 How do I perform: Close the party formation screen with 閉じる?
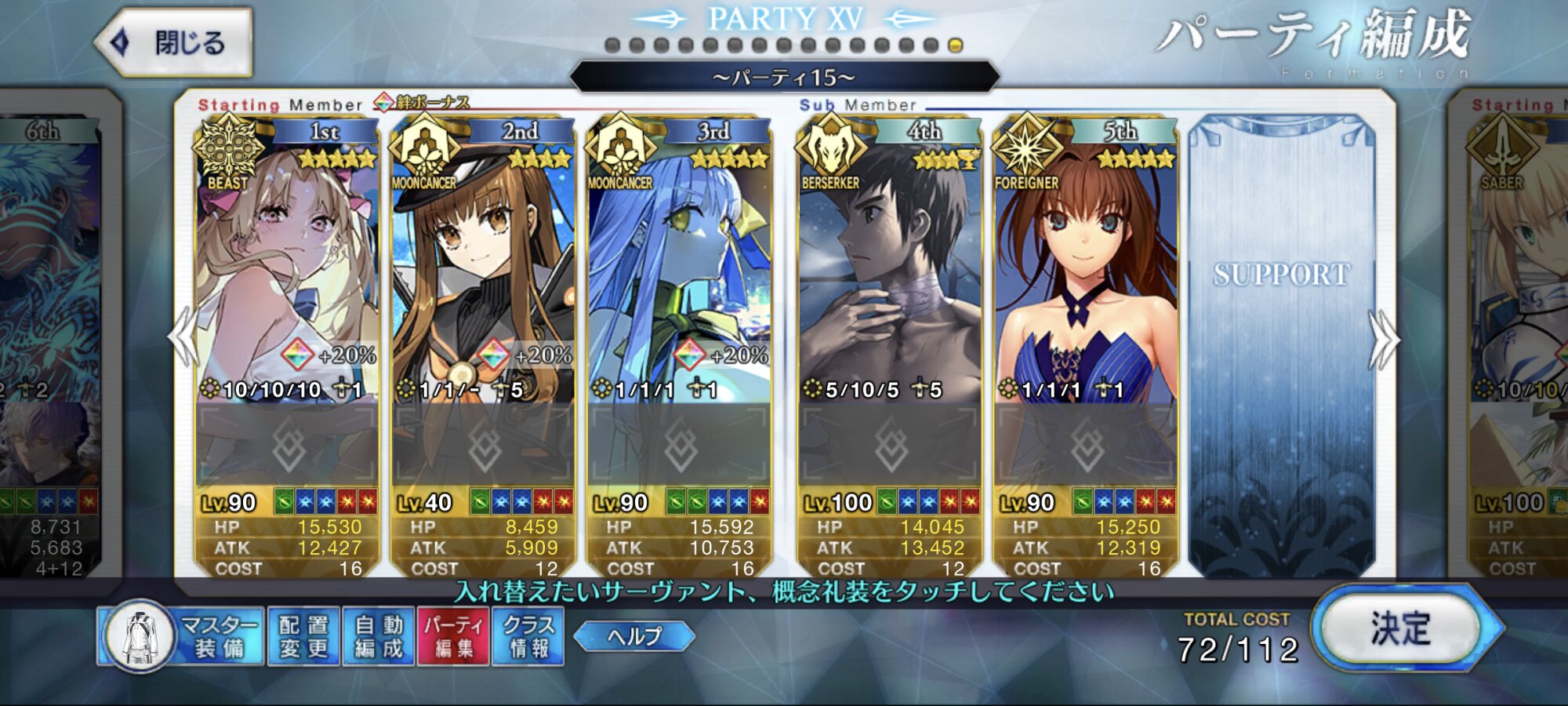[x=174, y=42]
